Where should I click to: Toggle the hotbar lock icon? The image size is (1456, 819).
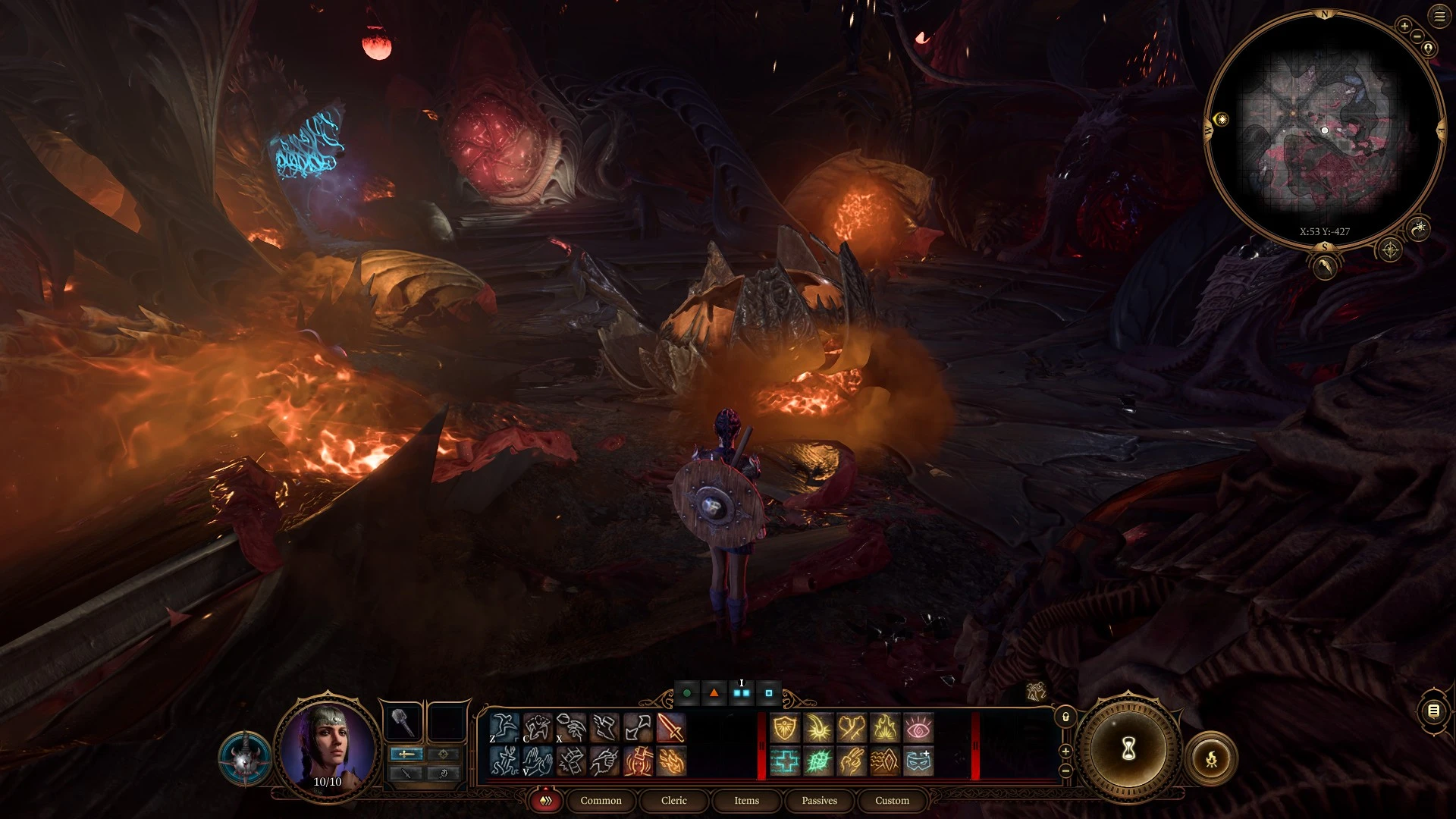1065,717
